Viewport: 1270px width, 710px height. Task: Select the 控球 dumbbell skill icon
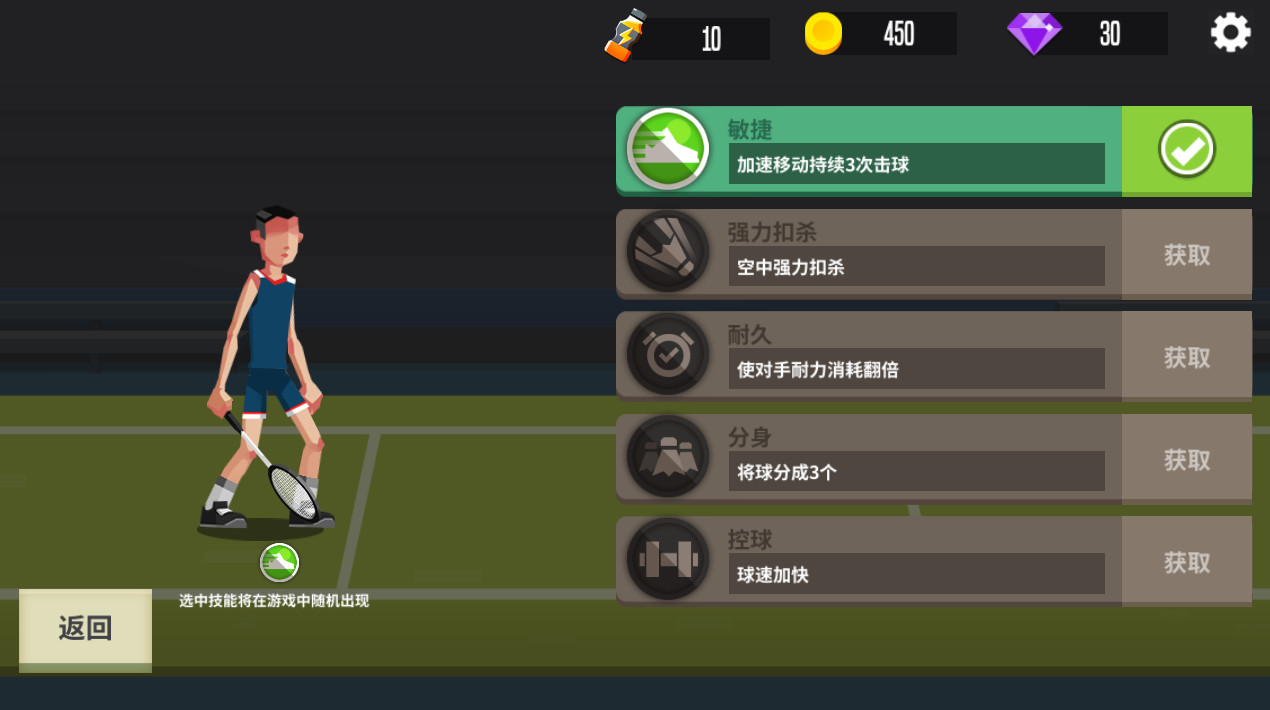coord(667,559)
